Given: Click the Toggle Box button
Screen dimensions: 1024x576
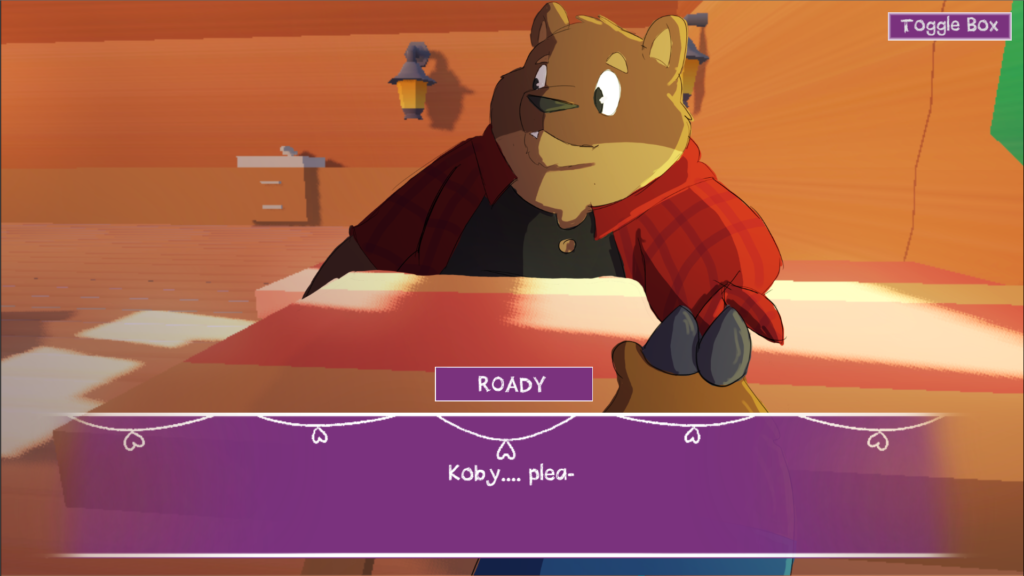Looking at the screenshot, I should tap(949, 26).
